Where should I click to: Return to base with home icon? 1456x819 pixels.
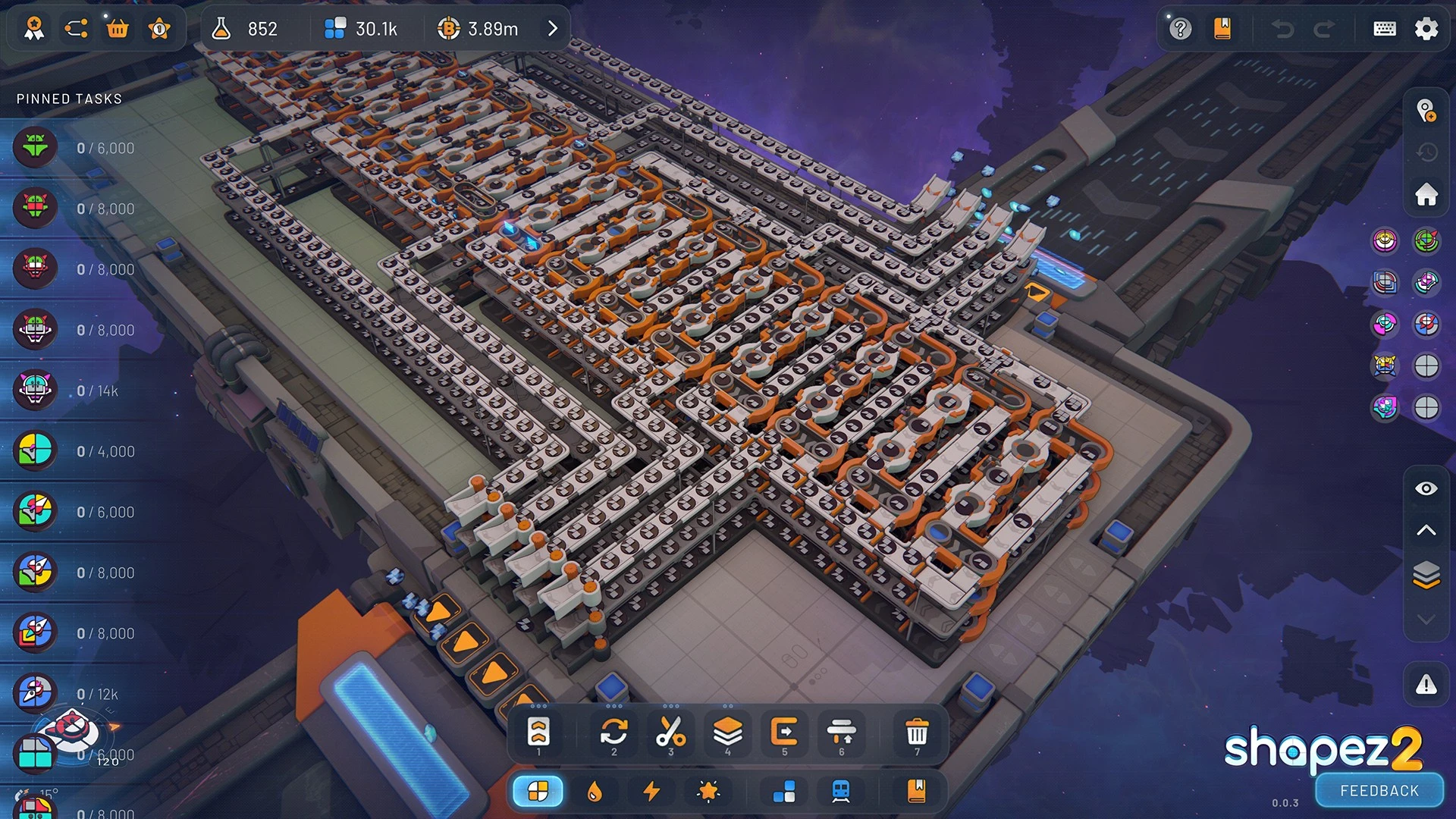click(x=1426, y=194)
